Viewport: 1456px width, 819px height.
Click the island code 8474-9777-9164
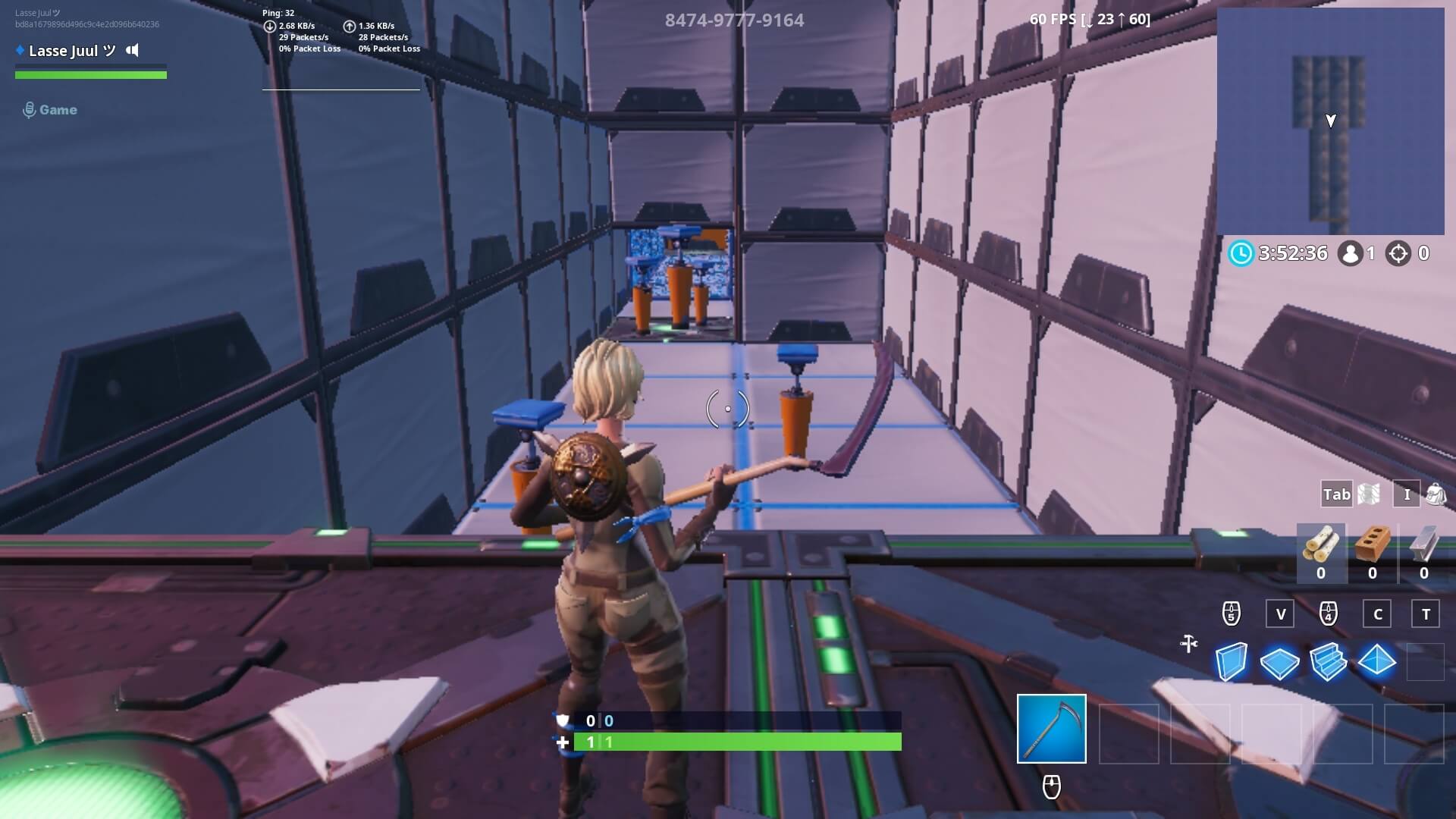(x=734, y=20)
